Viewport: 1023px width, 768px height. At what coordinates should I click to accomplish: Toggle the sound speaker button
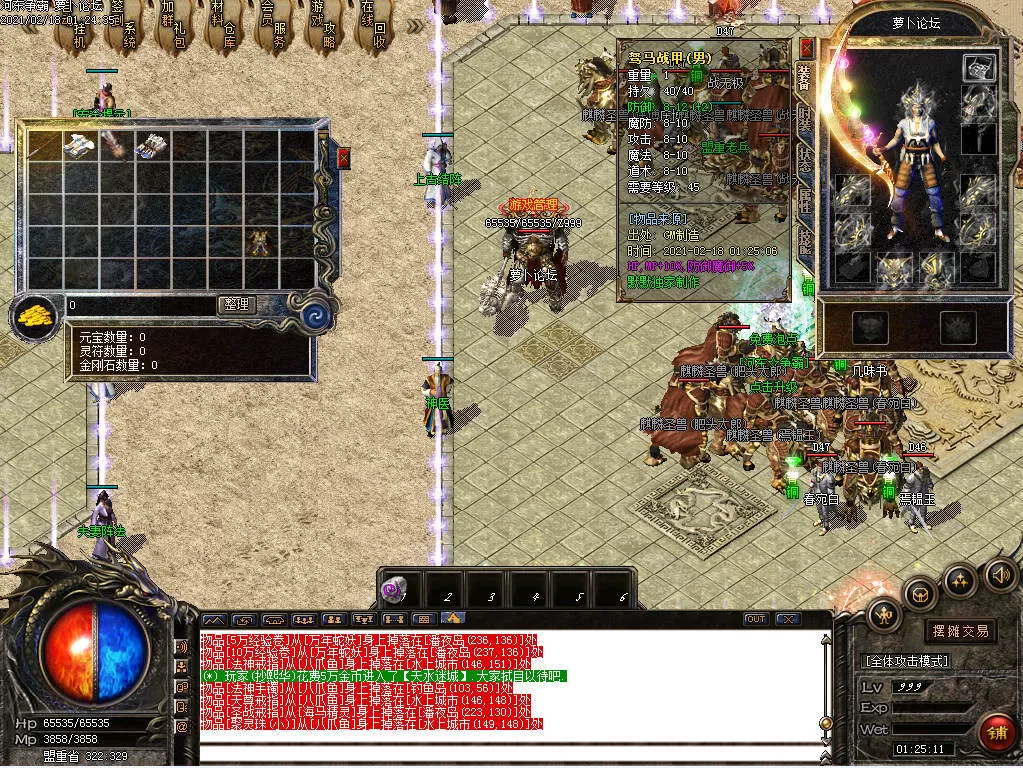(1000, 574)
